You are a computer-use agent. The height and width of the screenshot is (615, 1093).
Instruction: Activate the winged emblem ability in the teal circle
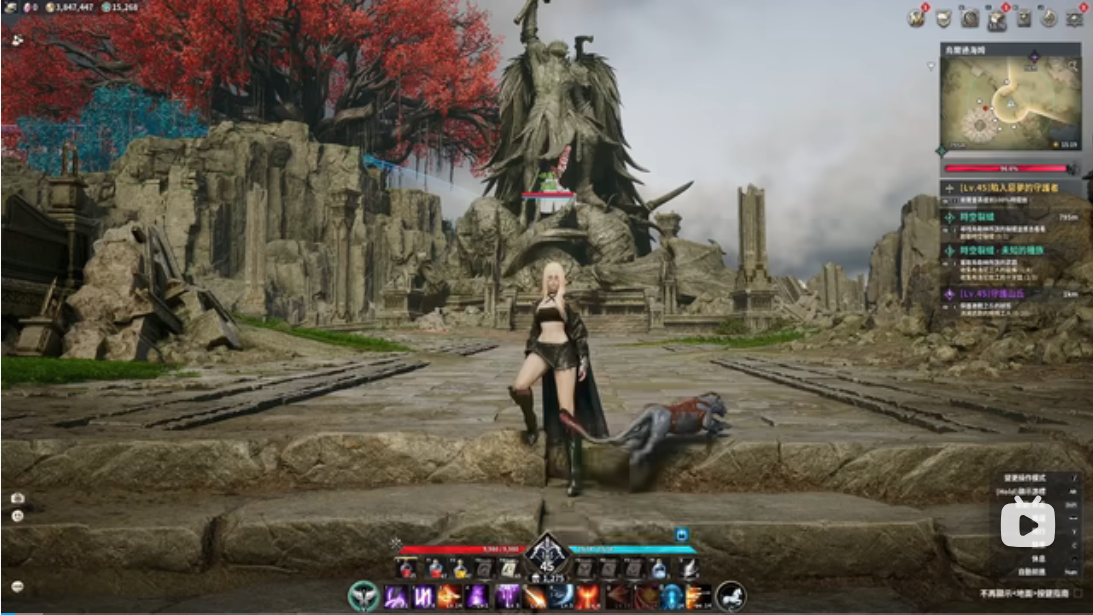tap(363, 596)
